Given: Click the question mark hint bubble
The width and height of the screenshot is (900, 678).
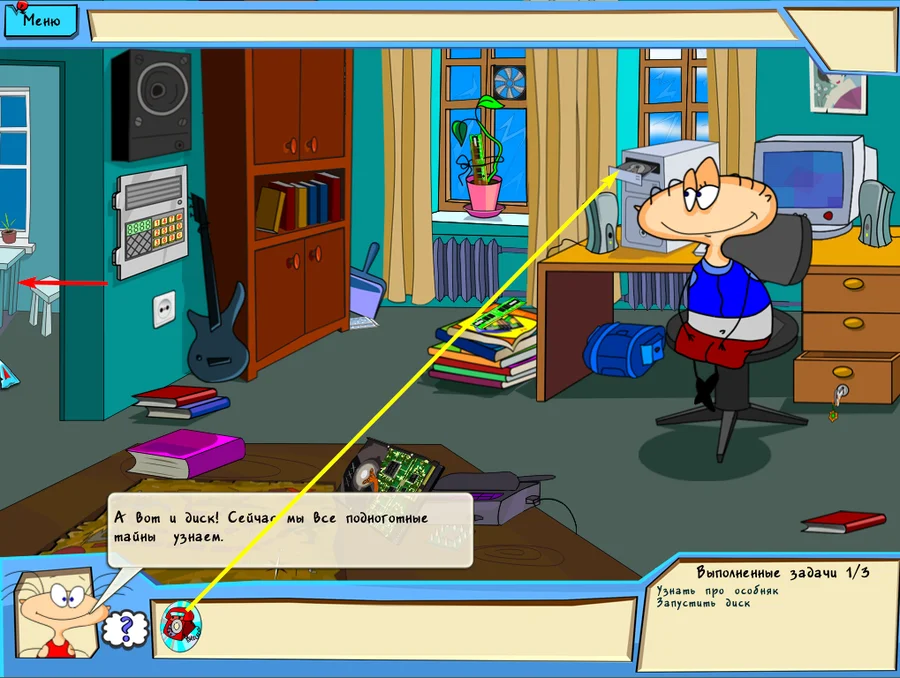Looking at the screenshot, I should coord(125,629).
